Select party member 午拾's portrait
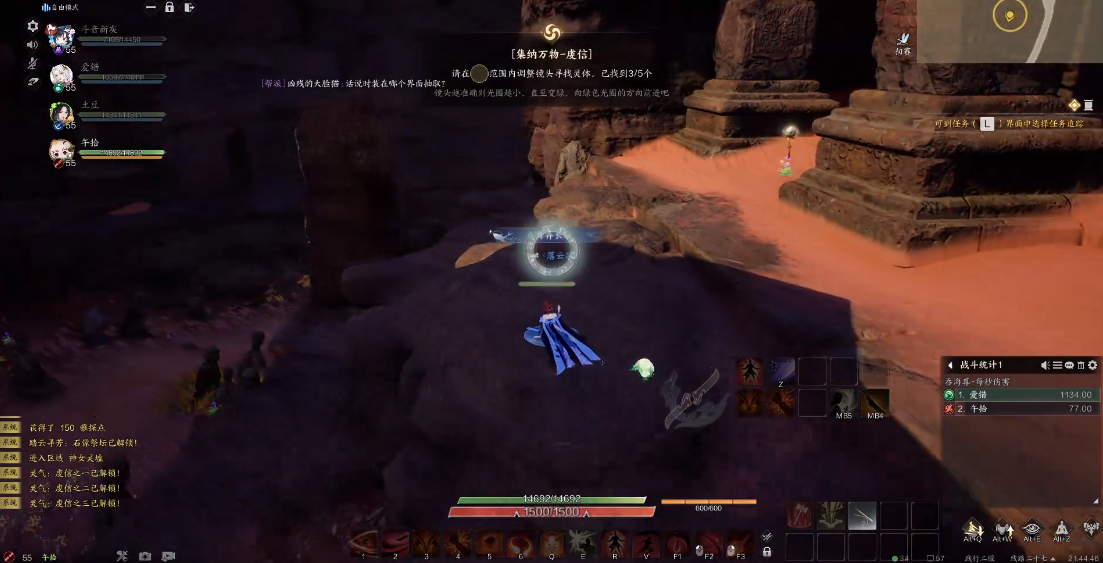The image size is (1103, 563). 61,151
